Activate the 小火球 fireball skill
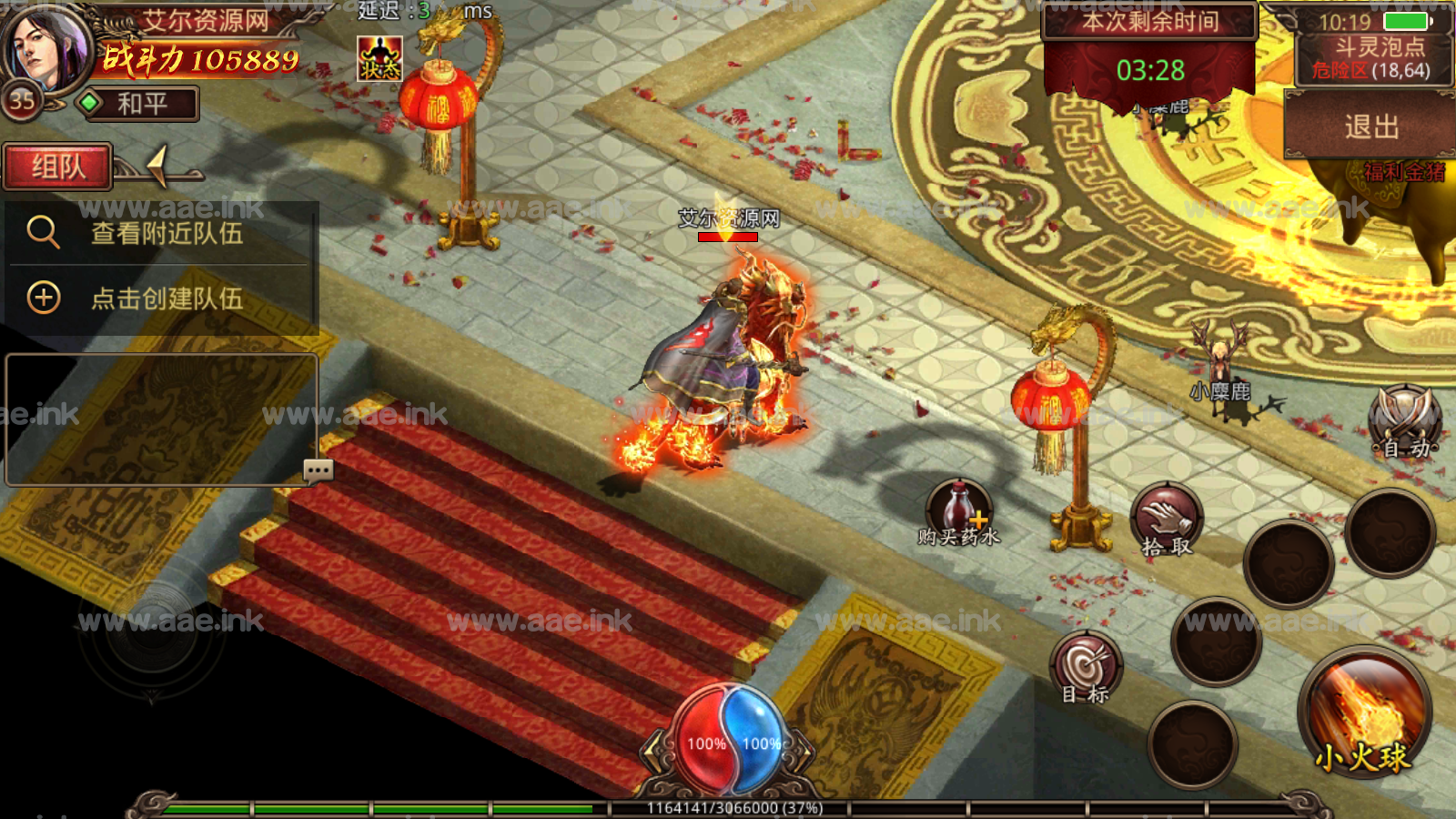This screenshot has height=819, width=1456. 1363,713
